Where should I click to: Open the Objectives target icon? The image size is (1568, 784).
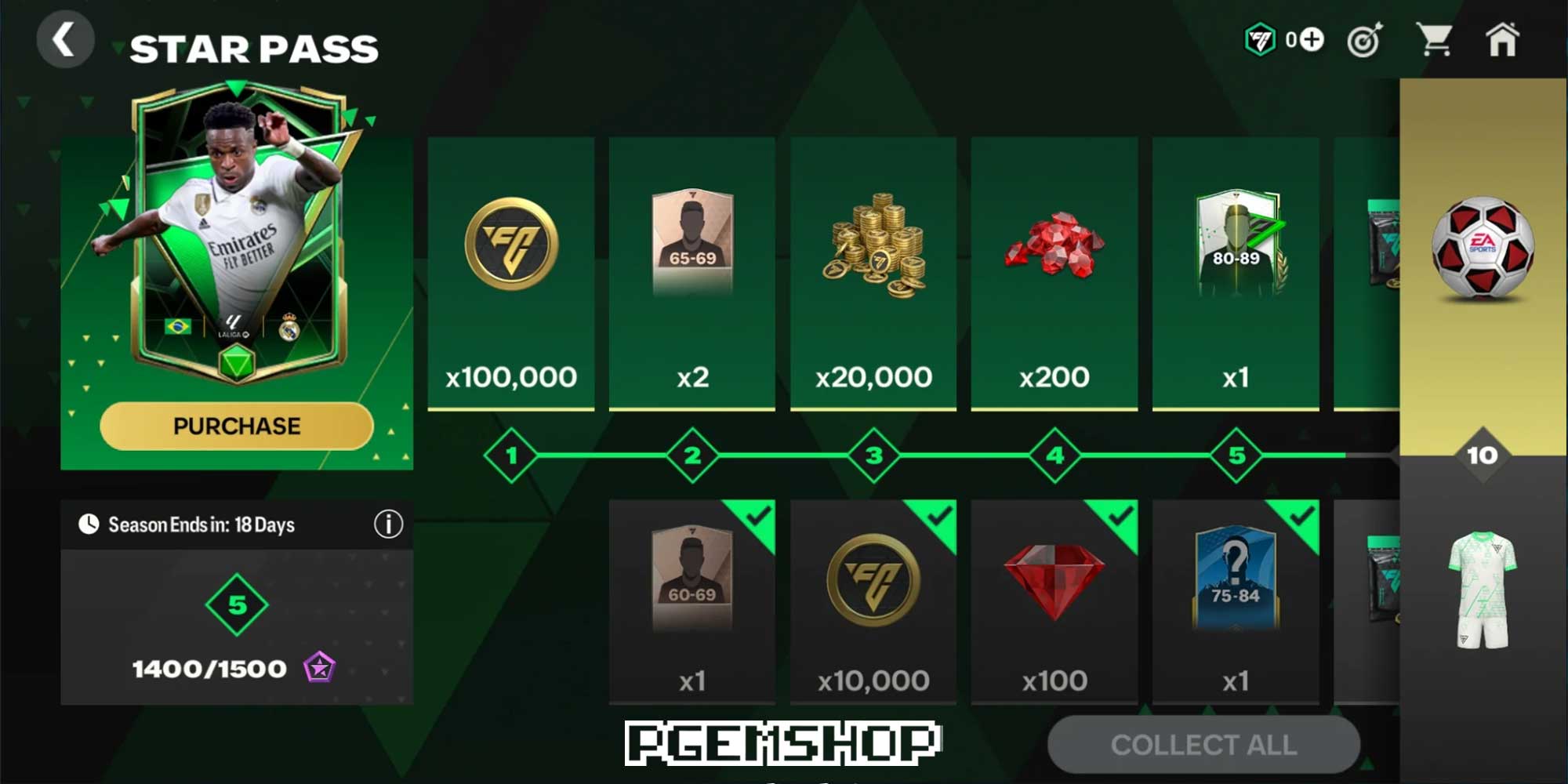[x=1363, y=41]
